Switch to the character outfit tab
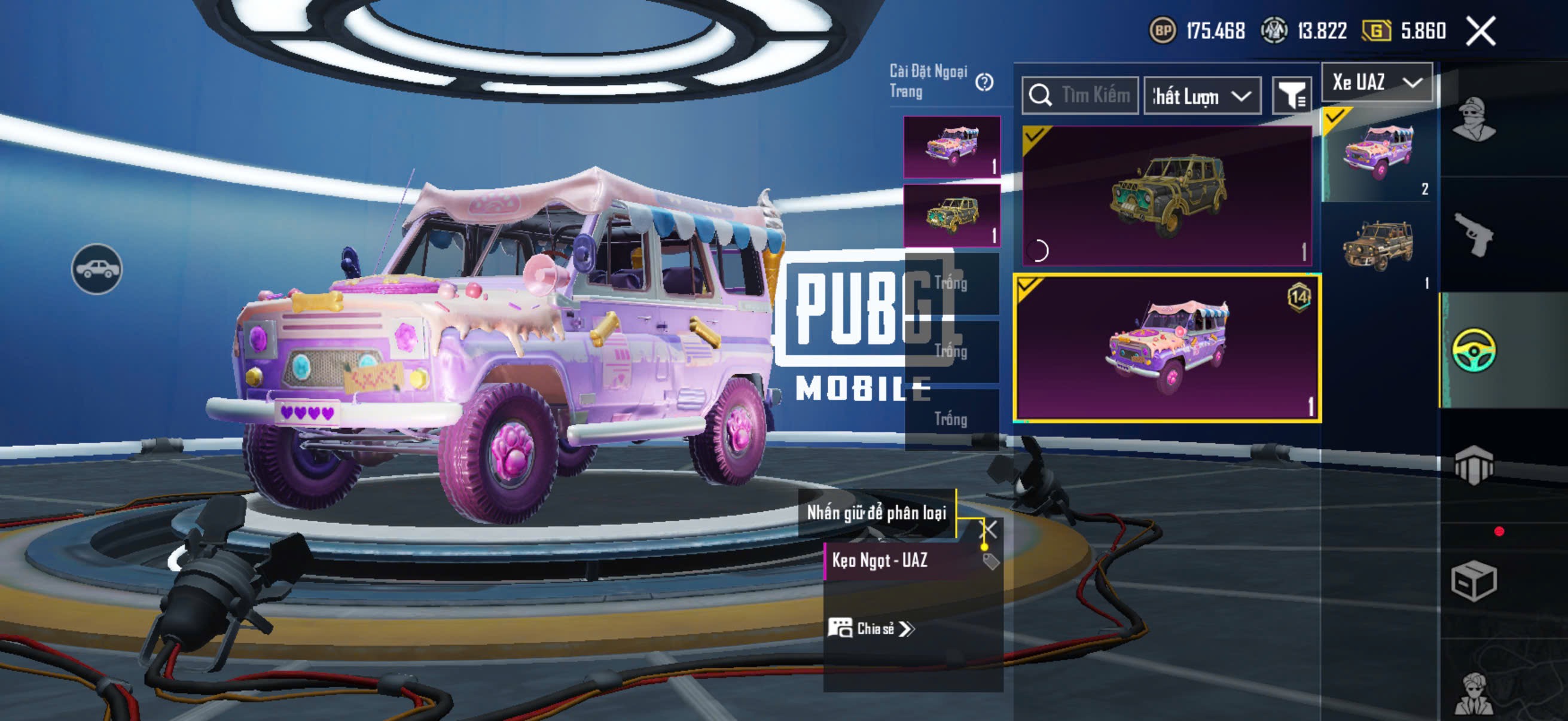 [1474, 118]
